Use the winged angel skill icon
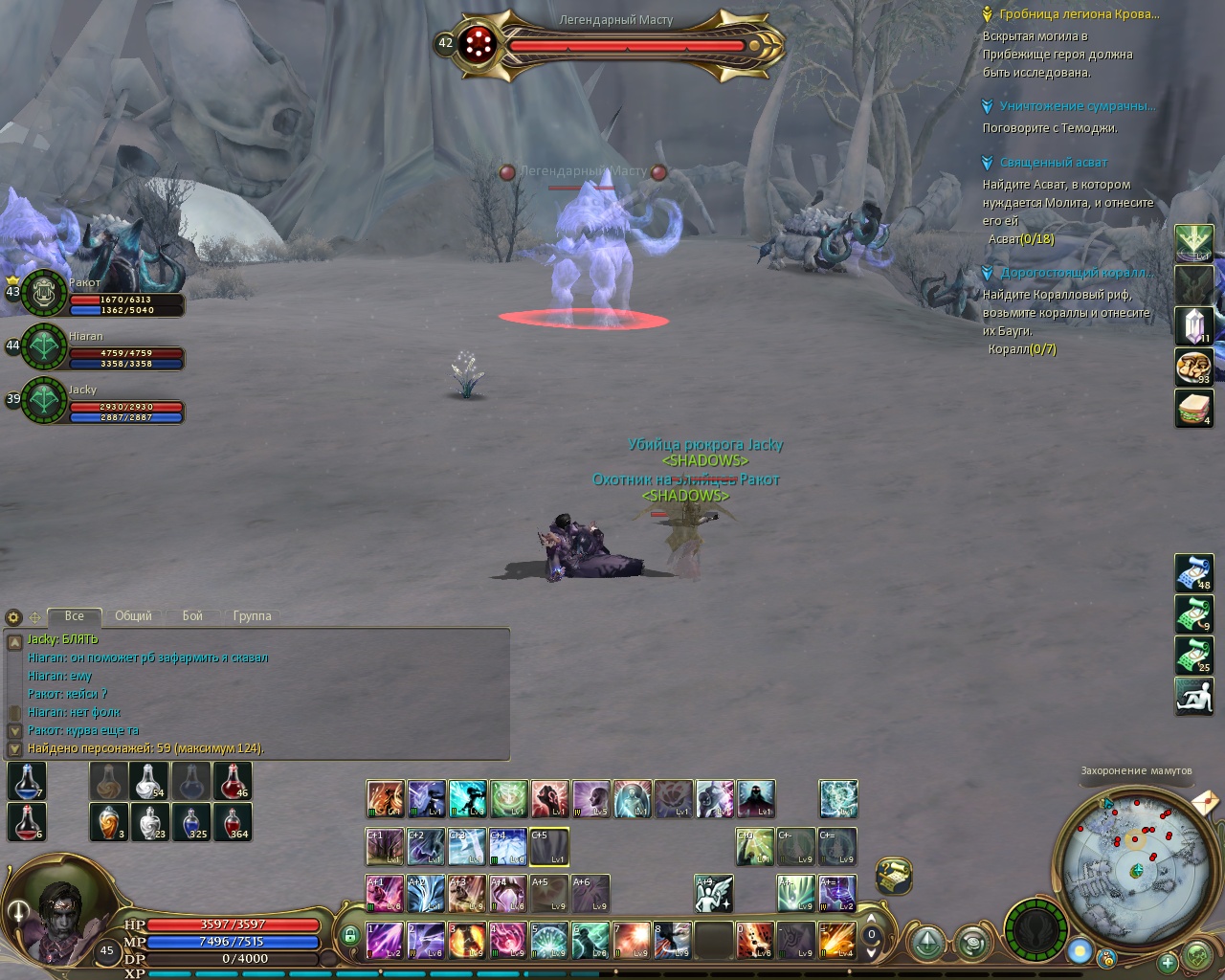1225x980 pixels. pos(714,894)
